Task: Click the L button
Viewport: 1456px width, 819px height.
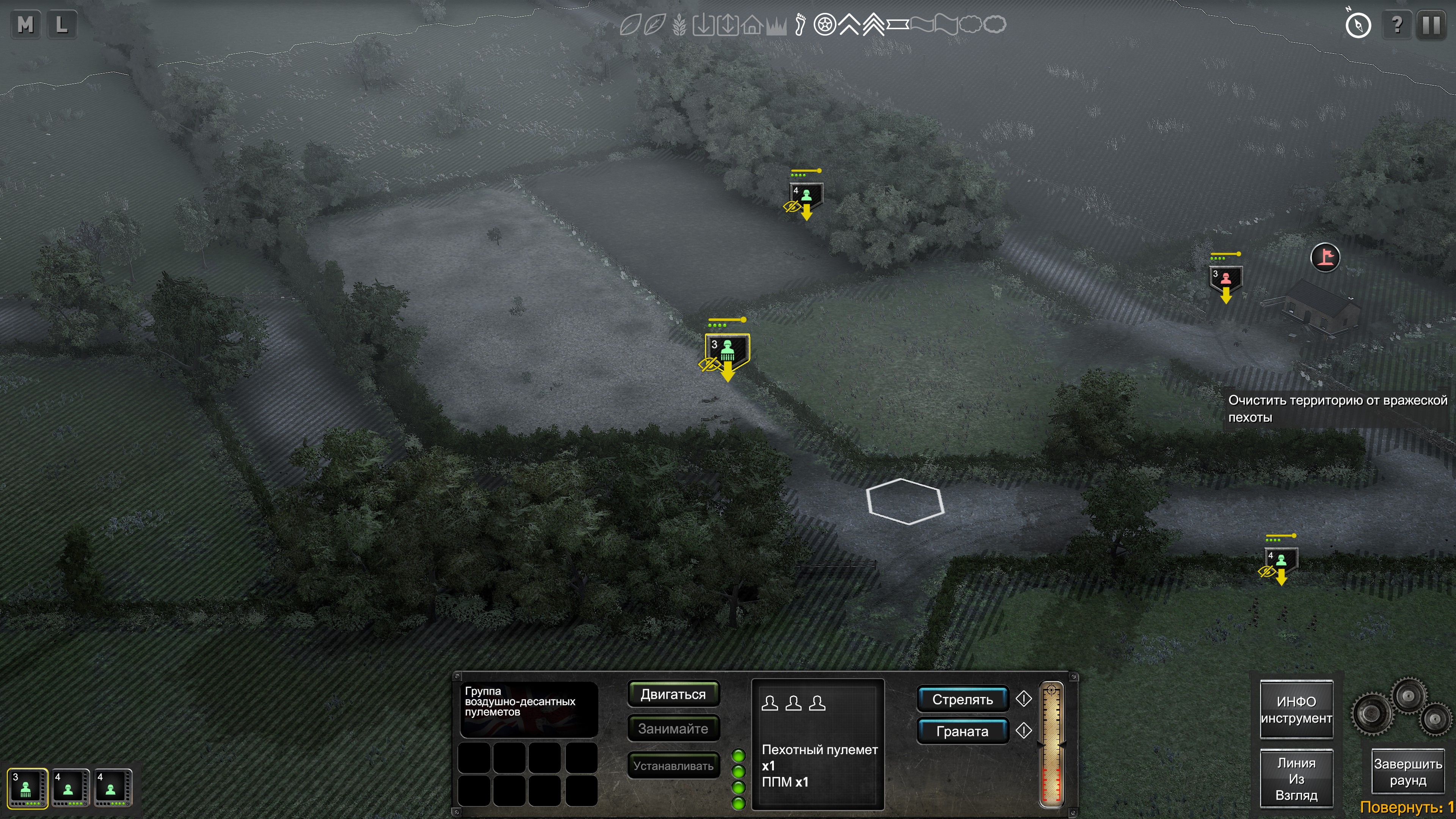Action: click(x=61, y=25)
